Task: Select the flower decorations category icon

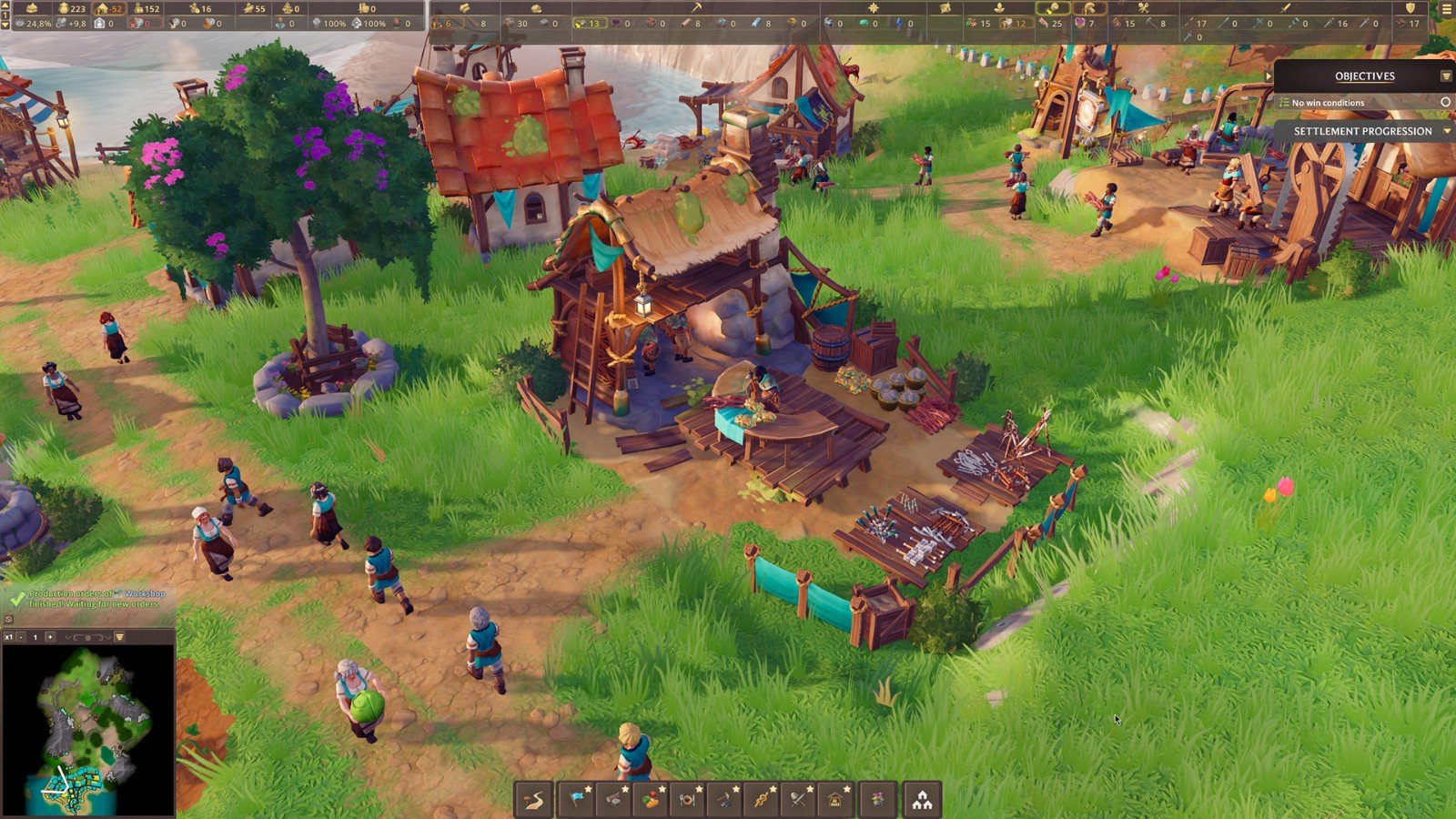Action: (x=879, y=801)
